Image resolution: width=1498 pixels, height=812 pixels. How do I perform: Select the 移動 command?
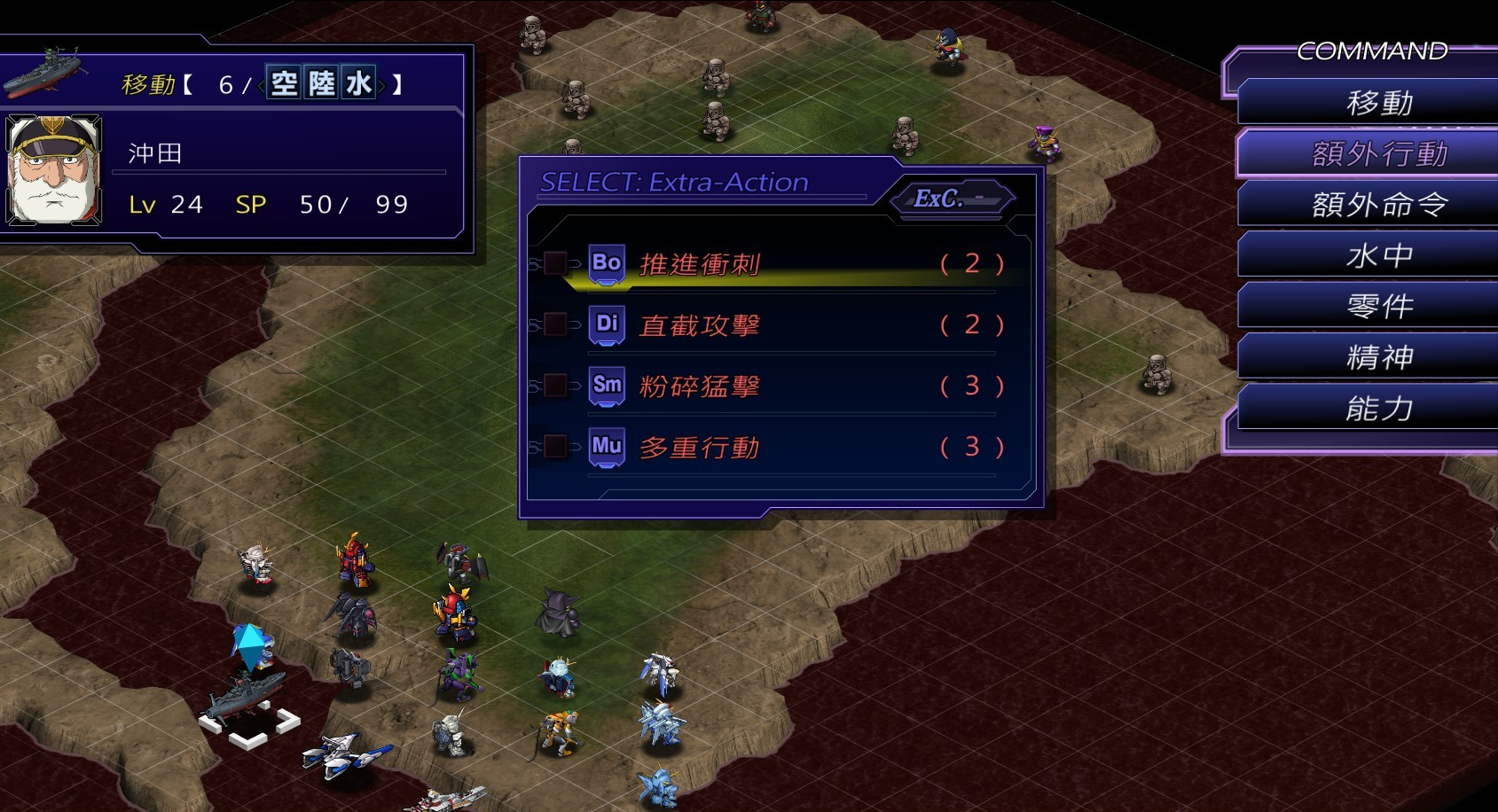tap(1378, 103)
